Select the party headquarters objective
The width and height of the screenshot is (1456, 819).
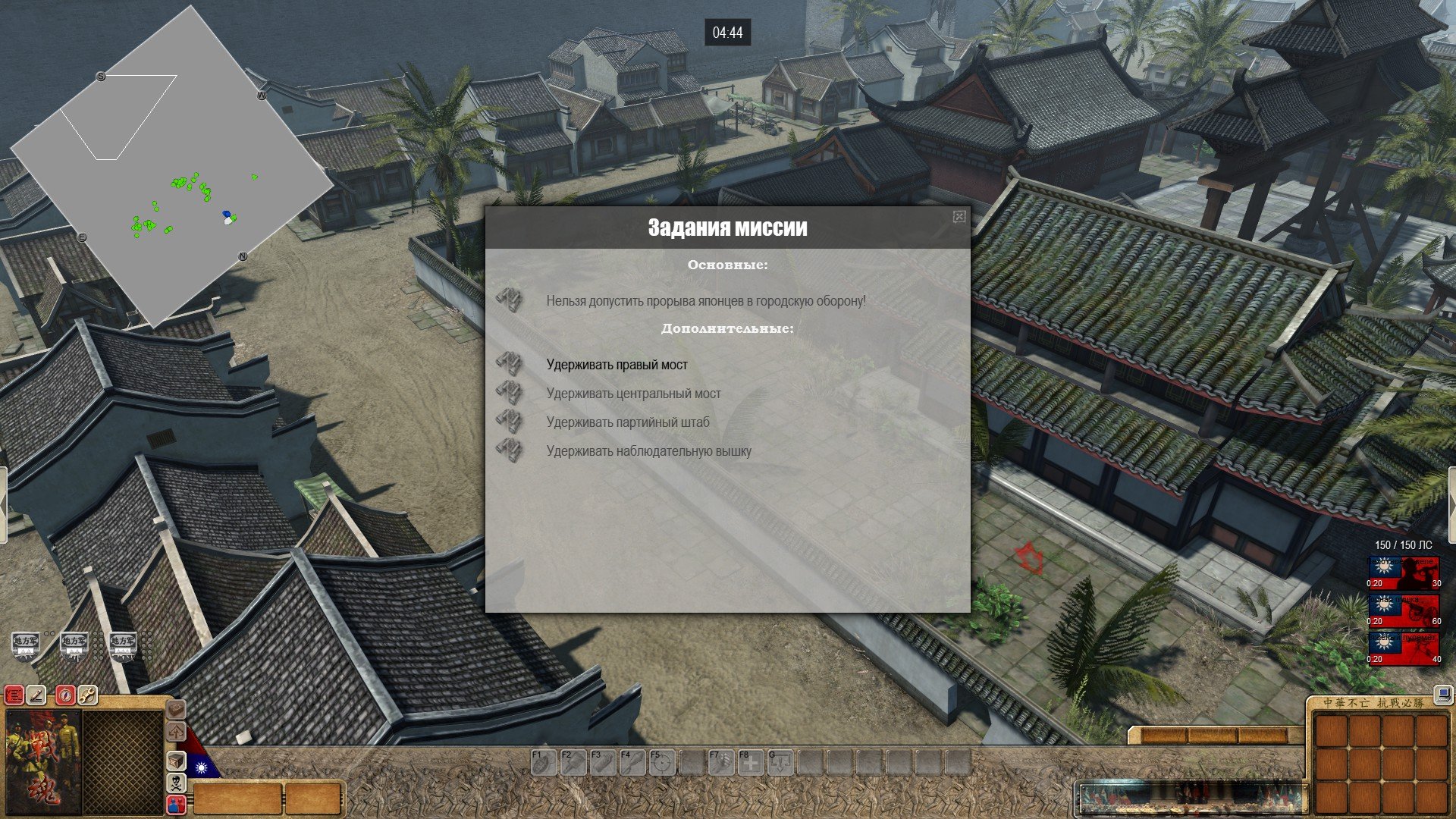click(x=628, y=422)
